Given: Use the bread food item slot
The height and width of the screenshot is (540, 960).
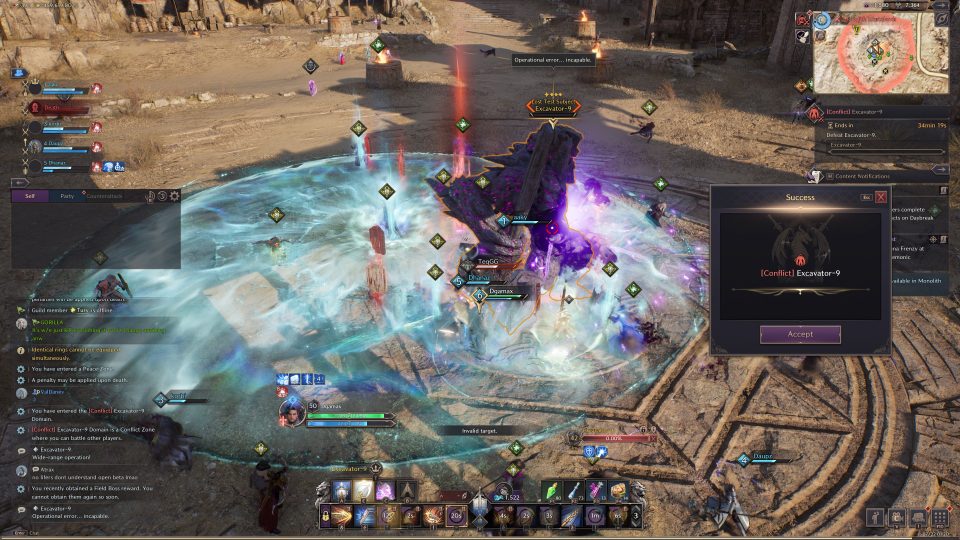Looking at the screenshot, I should tap(619, 490).
